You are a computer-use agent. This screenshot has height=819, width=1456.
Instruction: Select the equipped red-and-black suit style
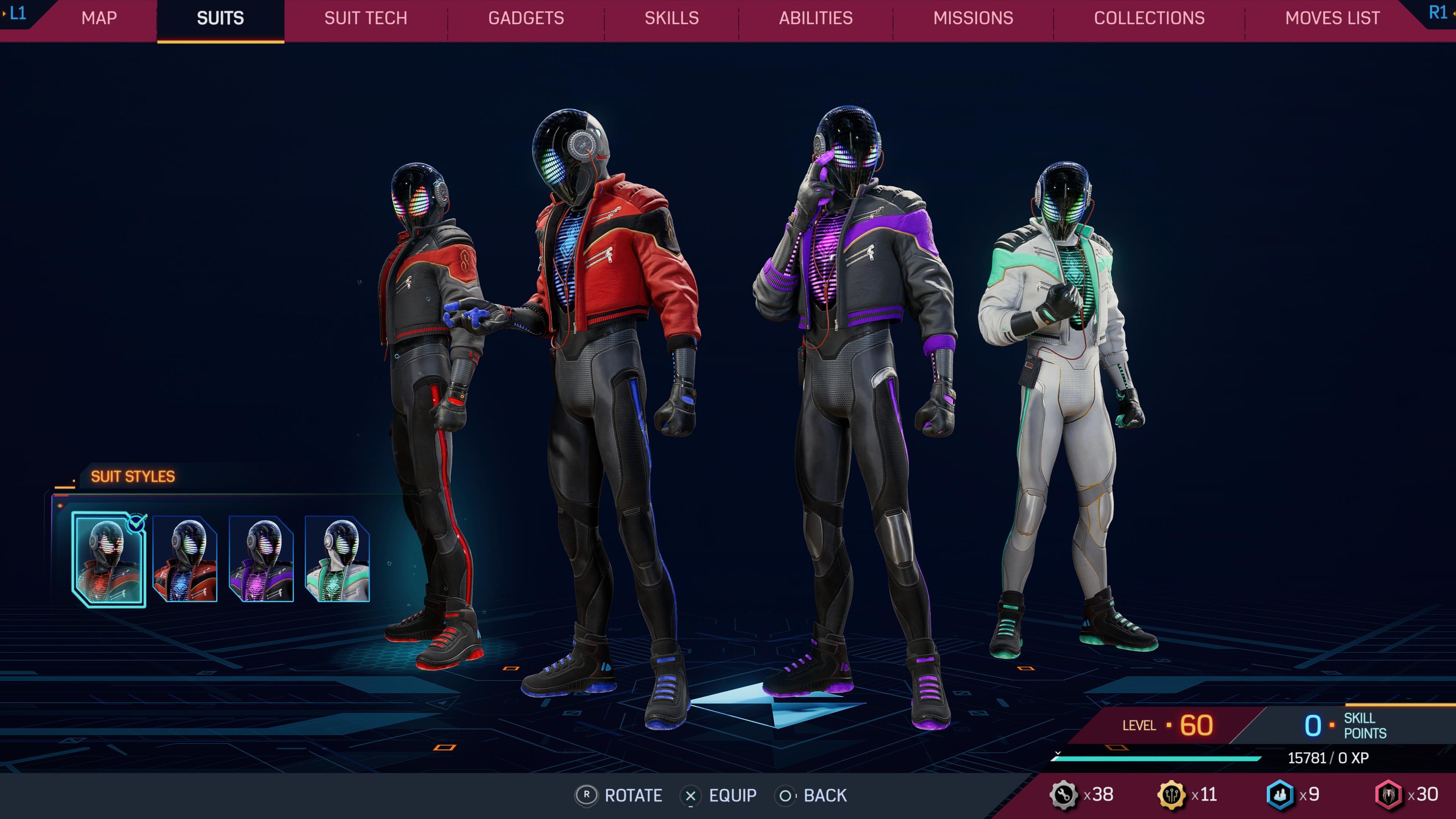tap(108, 560)
